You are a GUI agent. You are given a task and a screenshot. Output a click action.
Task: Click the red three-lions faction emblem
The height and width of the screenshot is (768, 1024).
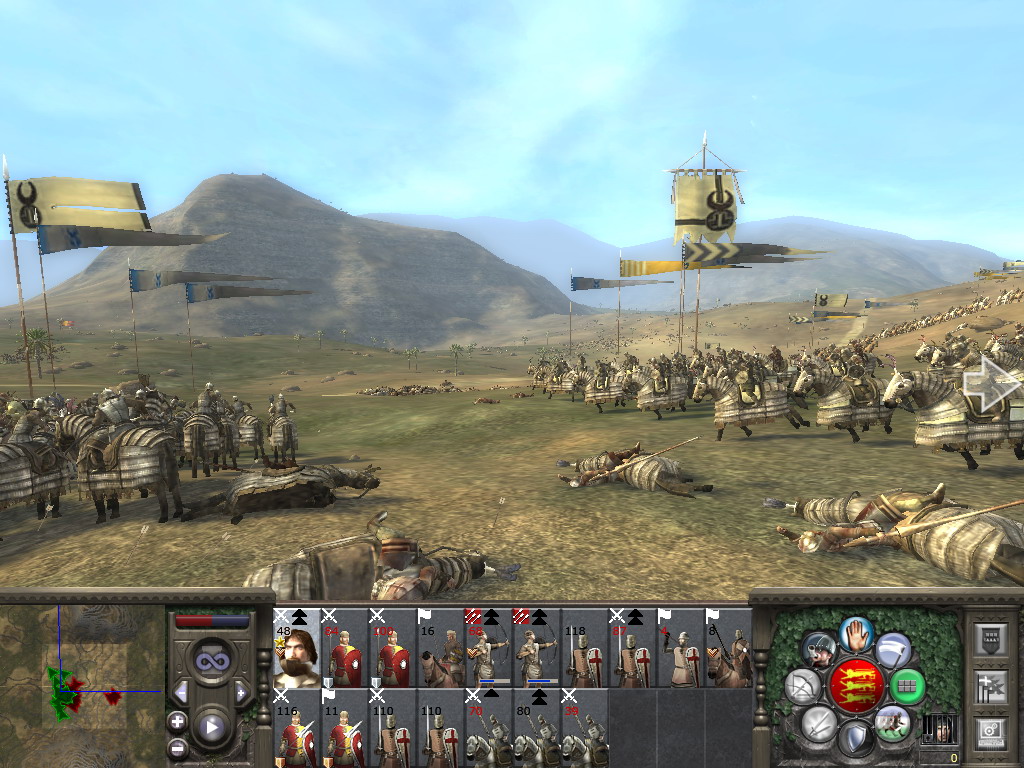[x=856, y=686]
